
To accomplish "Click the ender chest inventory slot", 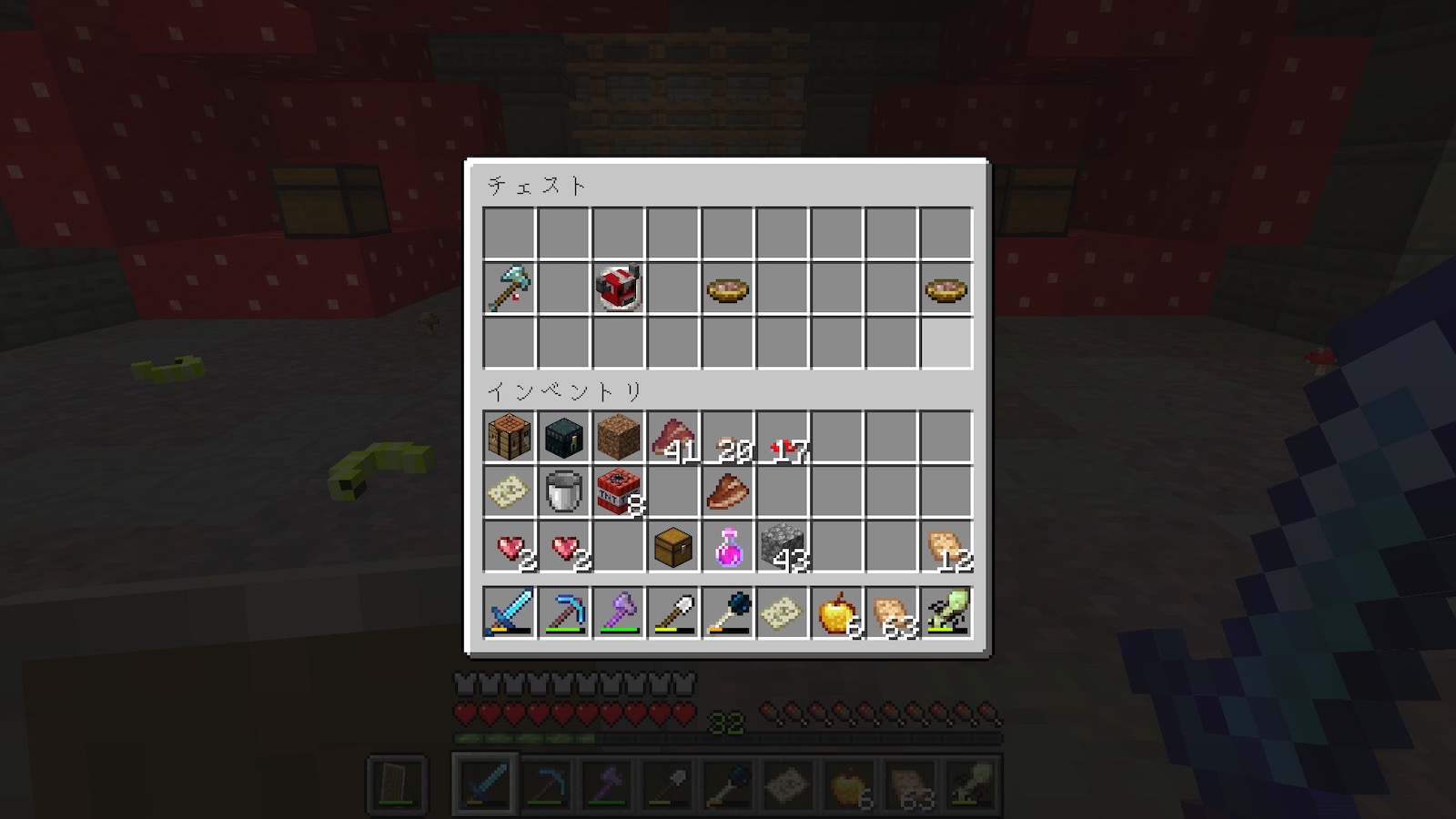I will [563, 438].
